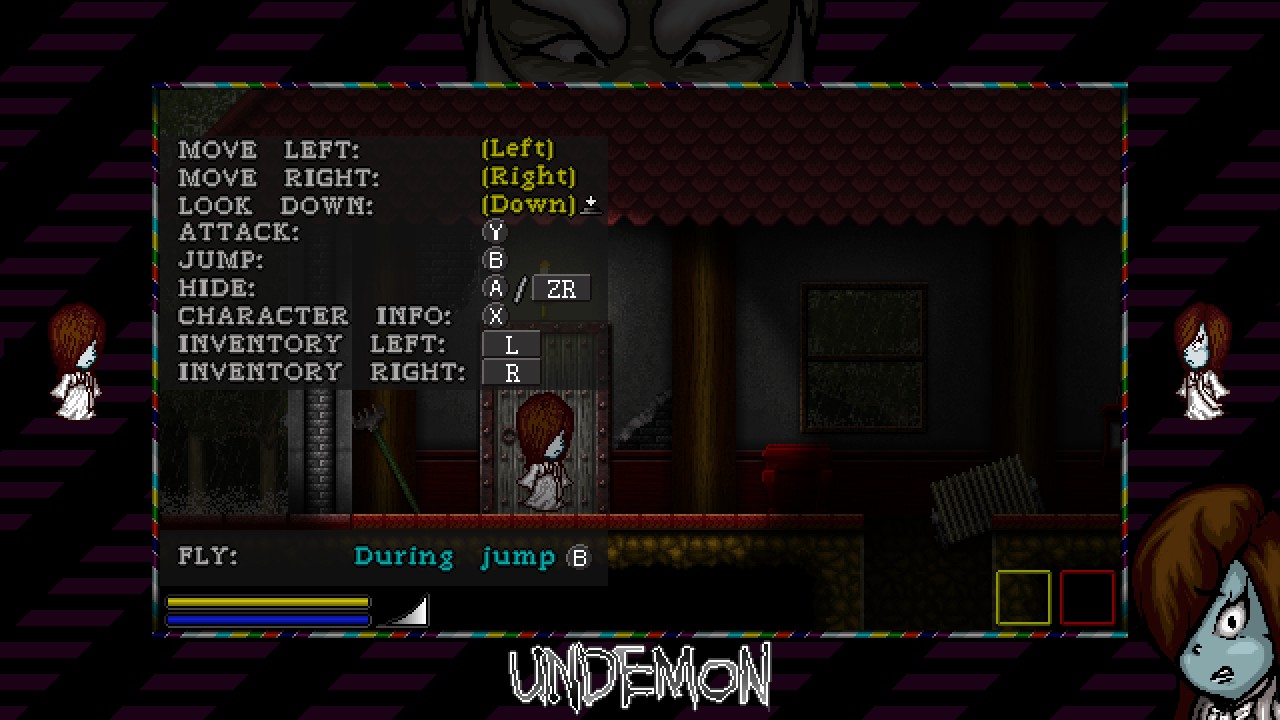This screenshot has height=720, width=1280.
Task: Click the Y attack button icon
Action: point(494,231)
